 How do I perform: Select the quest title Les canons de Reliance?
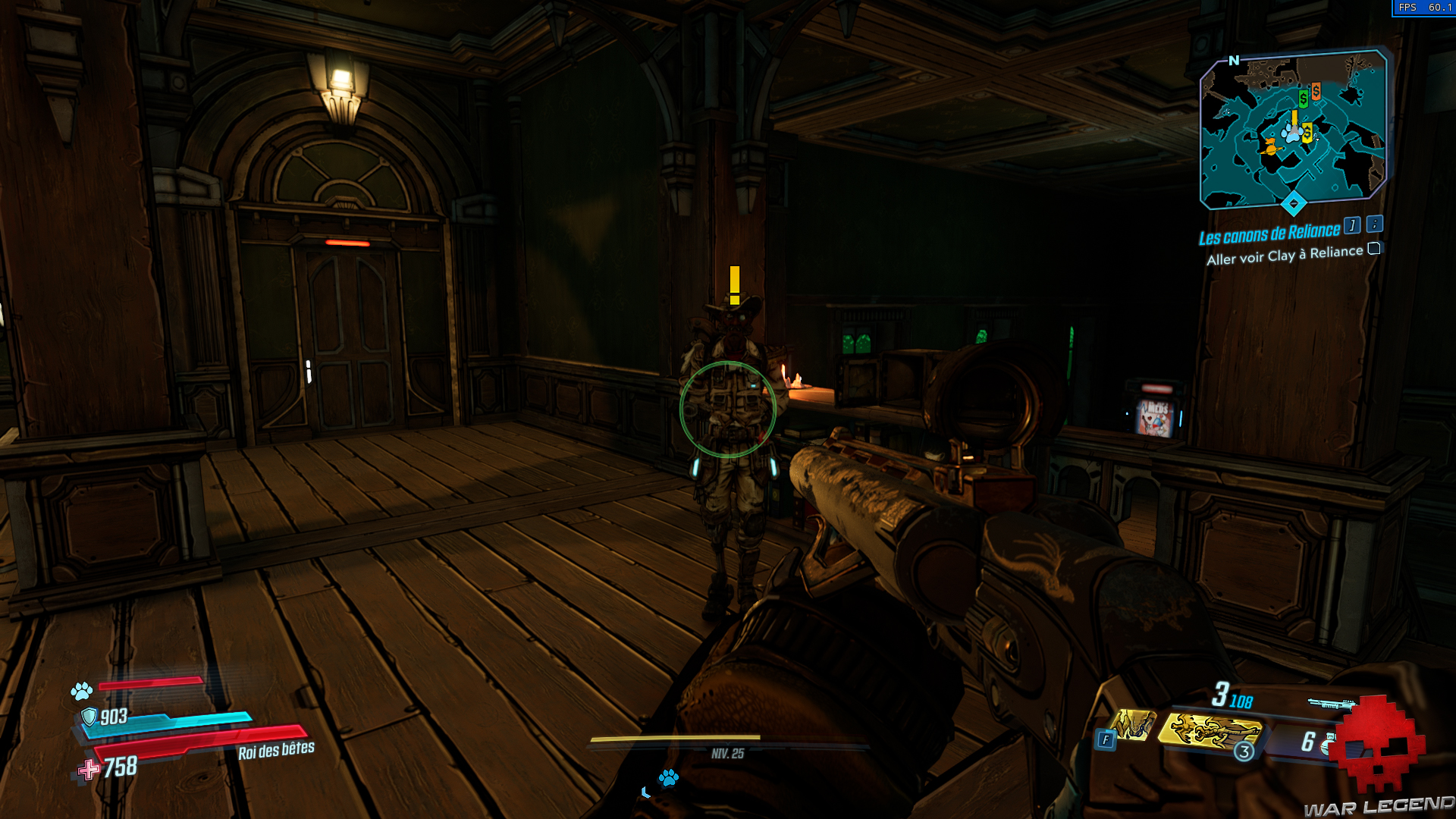pyautogui.click(x=1269, y=234)
